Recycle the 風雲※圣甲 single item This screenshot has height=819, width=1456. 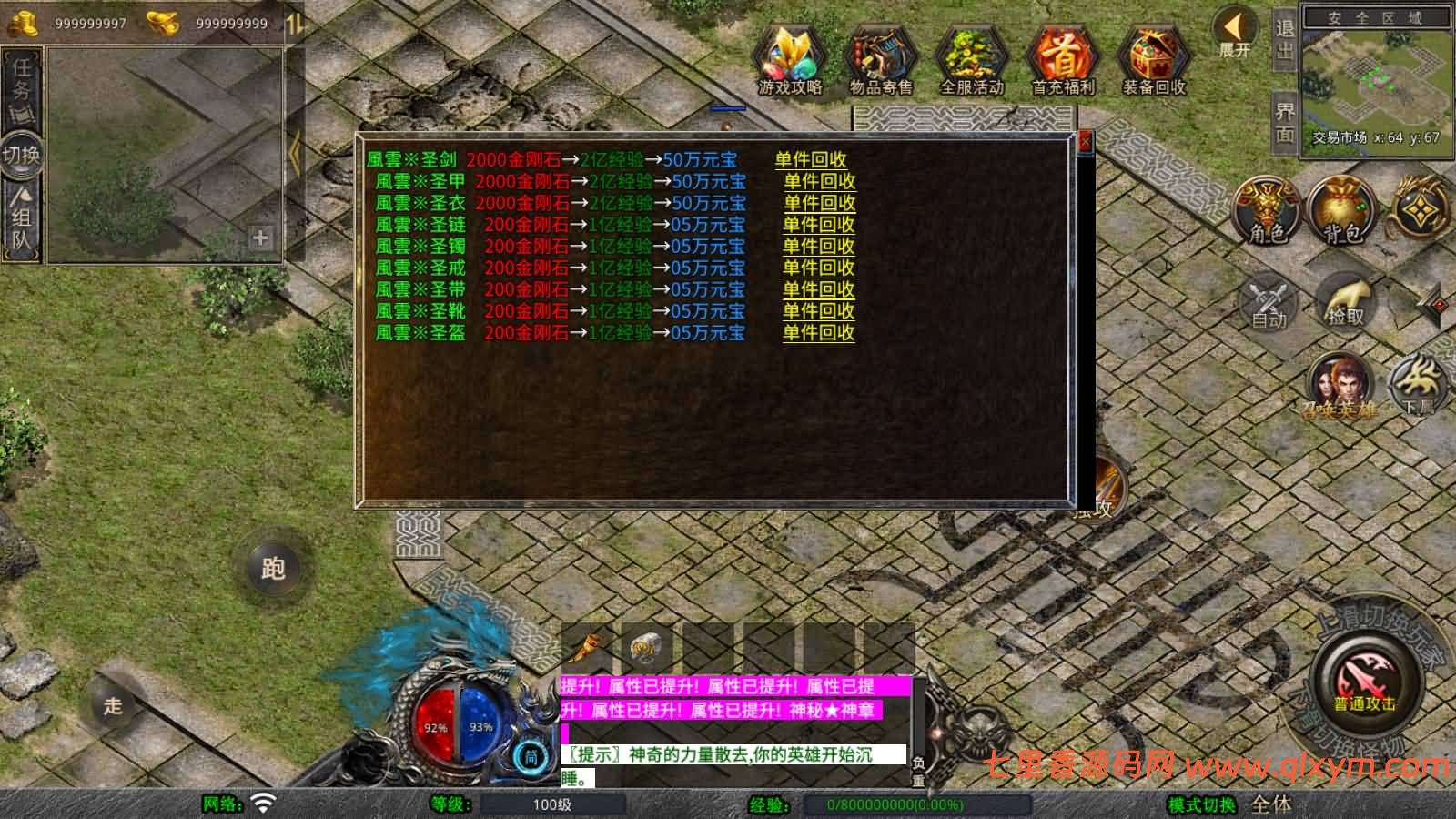pyautogui.click(x=819, y=182)
